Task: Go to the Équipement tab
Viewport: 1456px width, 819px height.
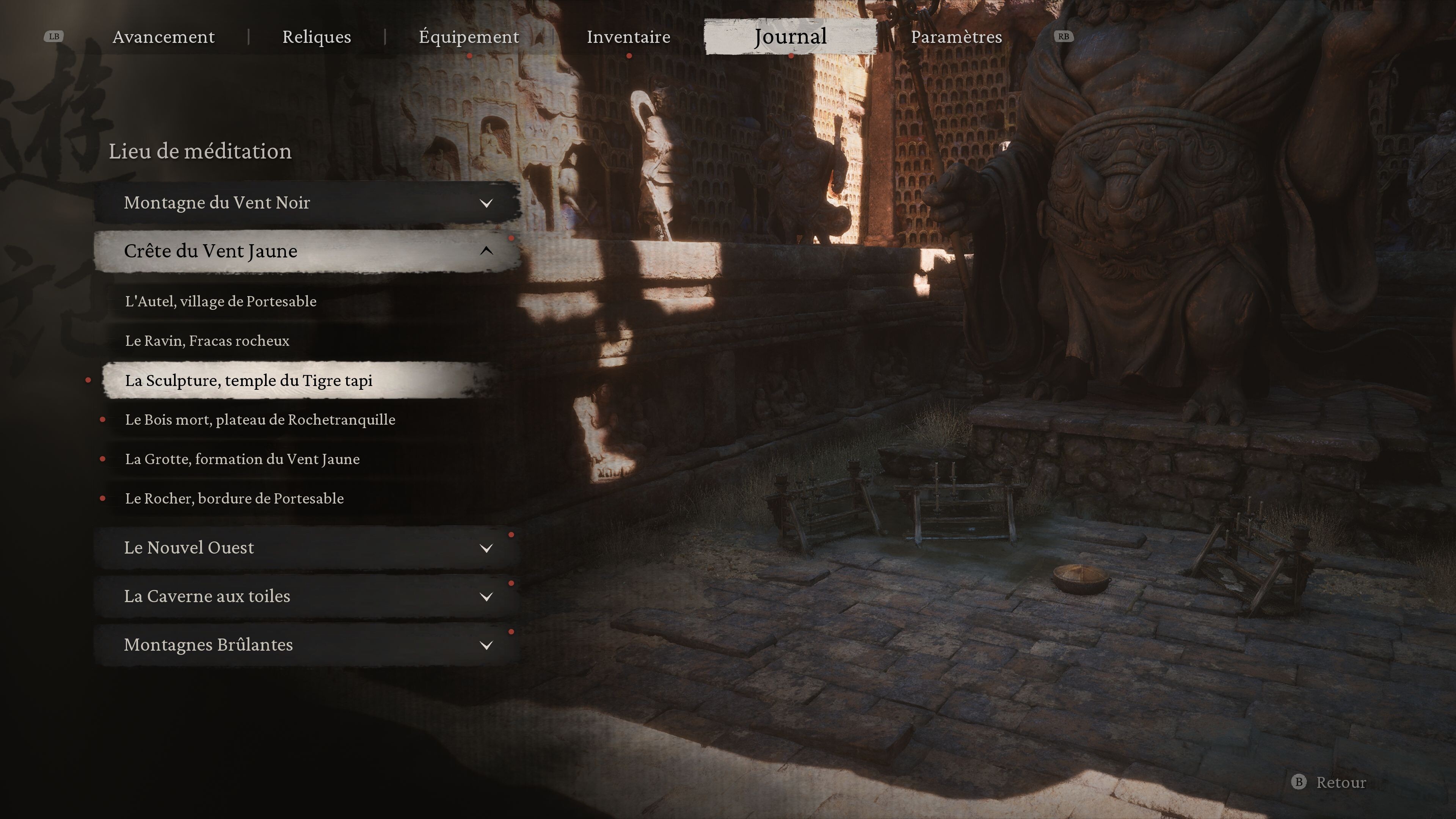Action: 469,37
